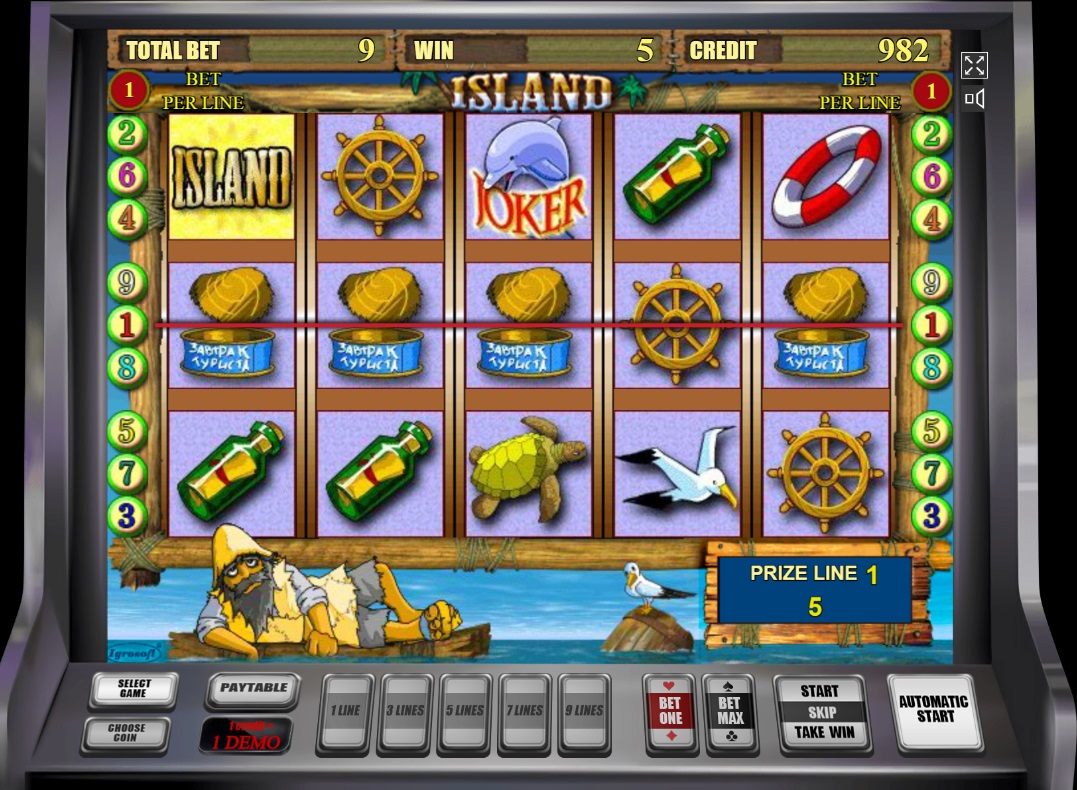Viewport: 1077px width, 790px height.
Task: Open the Select Game menu
Action: click(133, 689)
